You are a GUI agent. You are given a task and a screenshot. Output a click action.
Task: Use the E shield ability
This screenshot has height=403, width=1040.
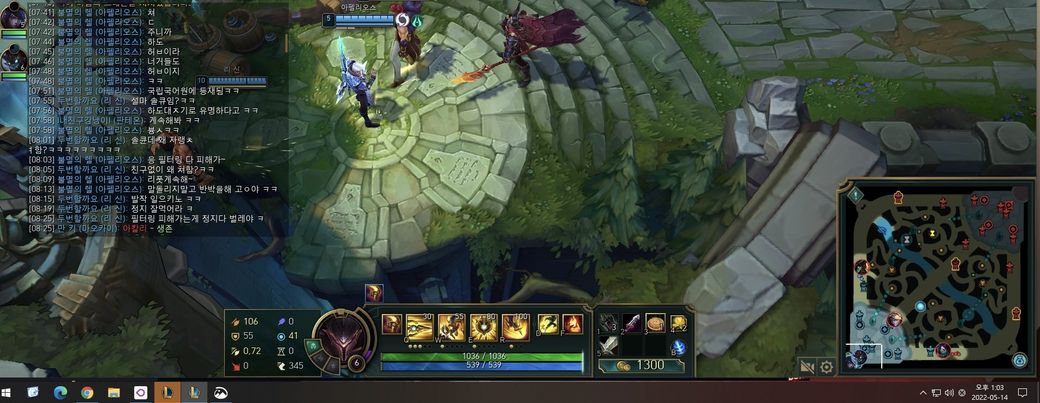click(484, 327)
